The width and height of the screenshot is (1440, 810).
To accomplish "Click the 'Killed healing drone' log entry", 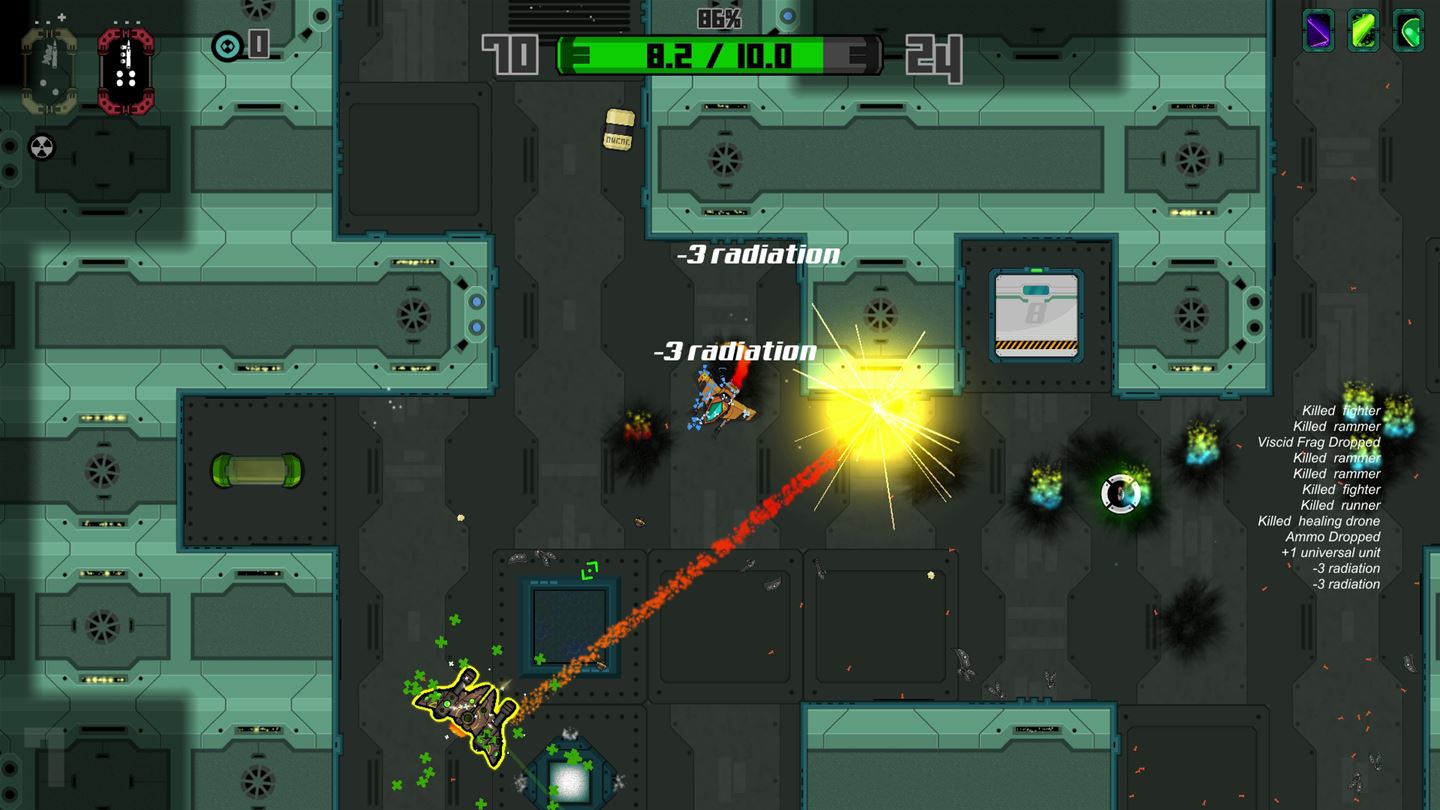I will click(1317, 520).
